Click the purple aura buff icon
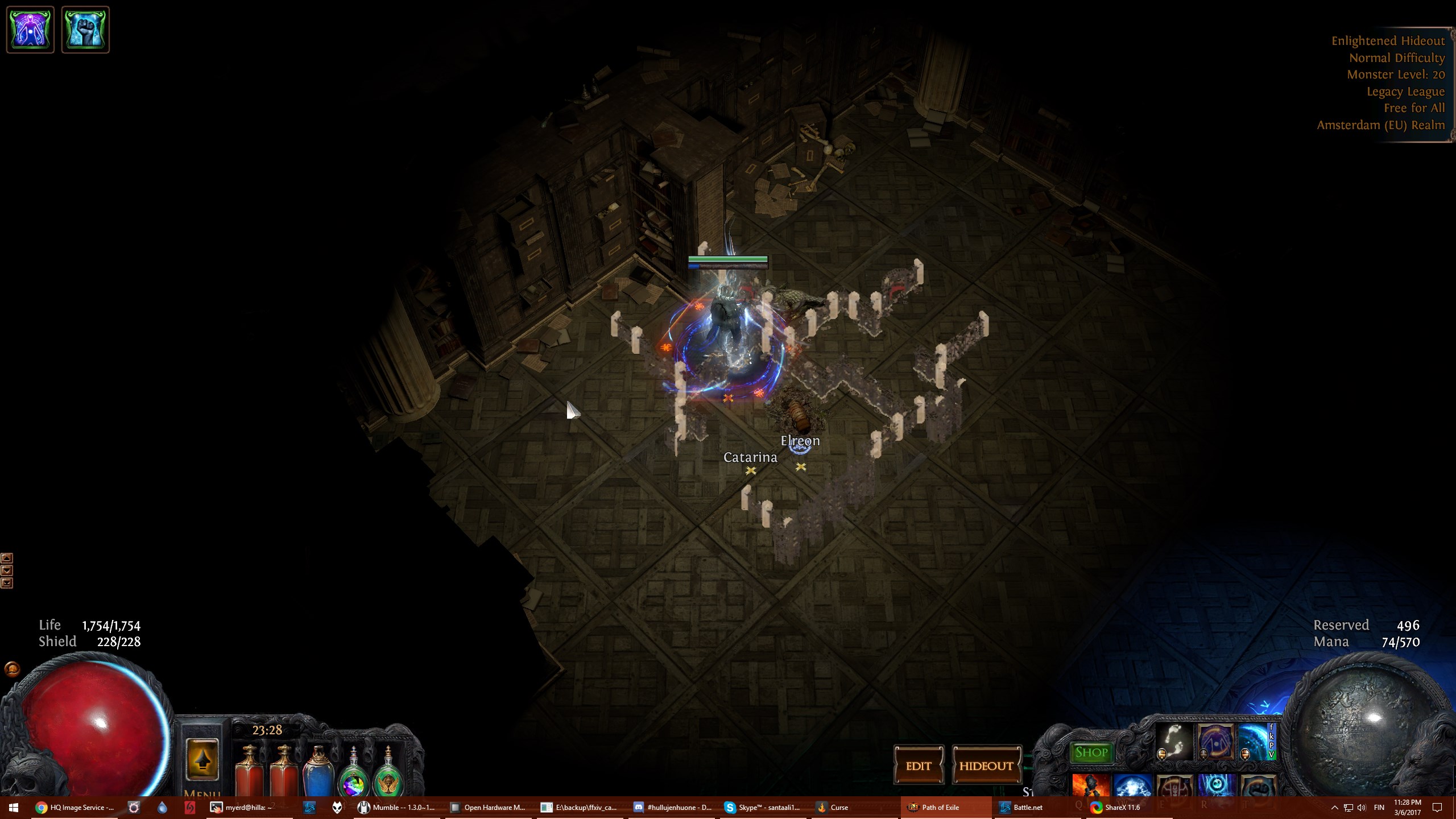Screen dimensions: 1456x819 [30, 30]
